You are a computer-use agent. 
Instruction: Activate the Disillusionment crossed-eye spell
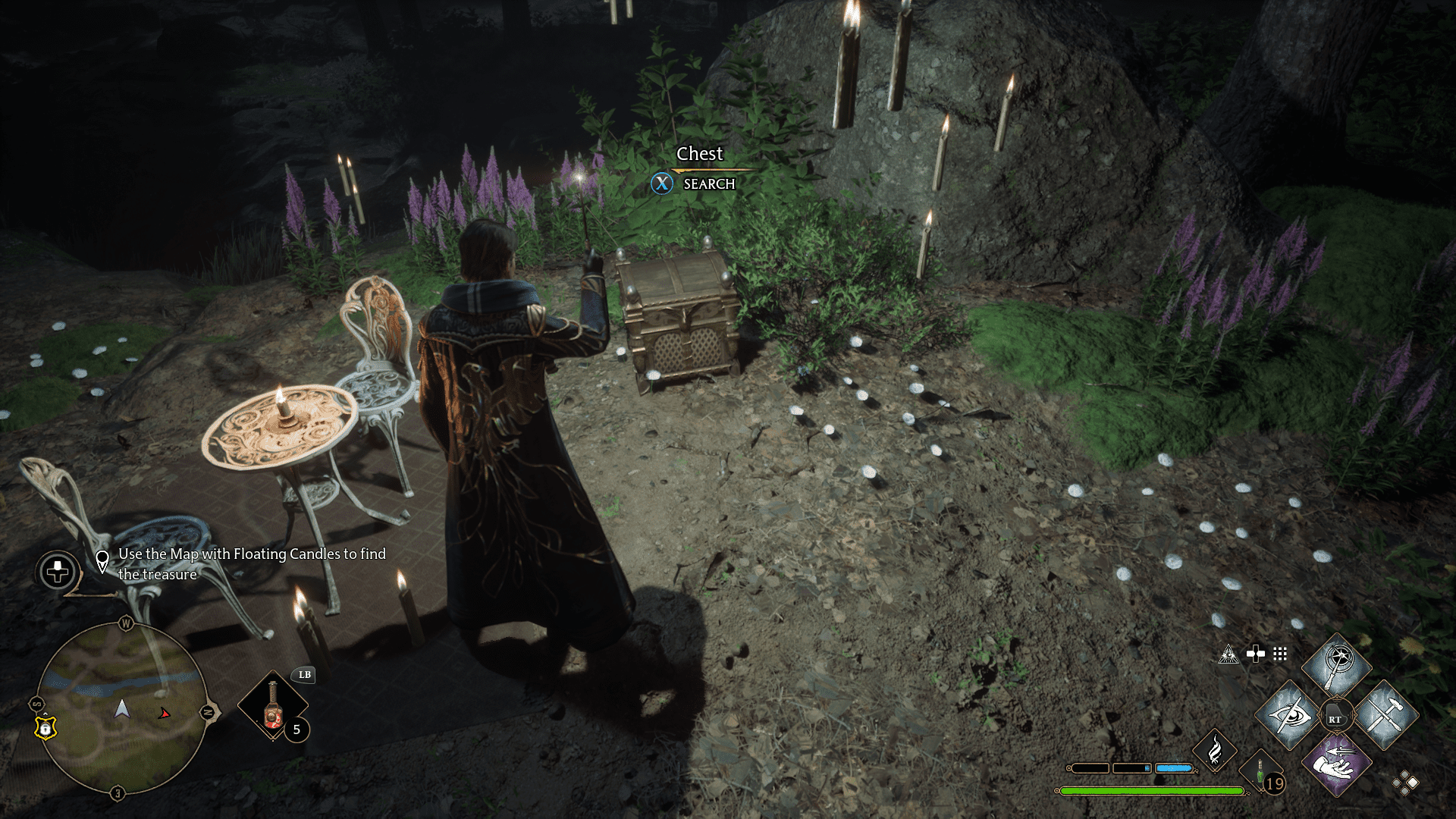[x=1288, y=716]
